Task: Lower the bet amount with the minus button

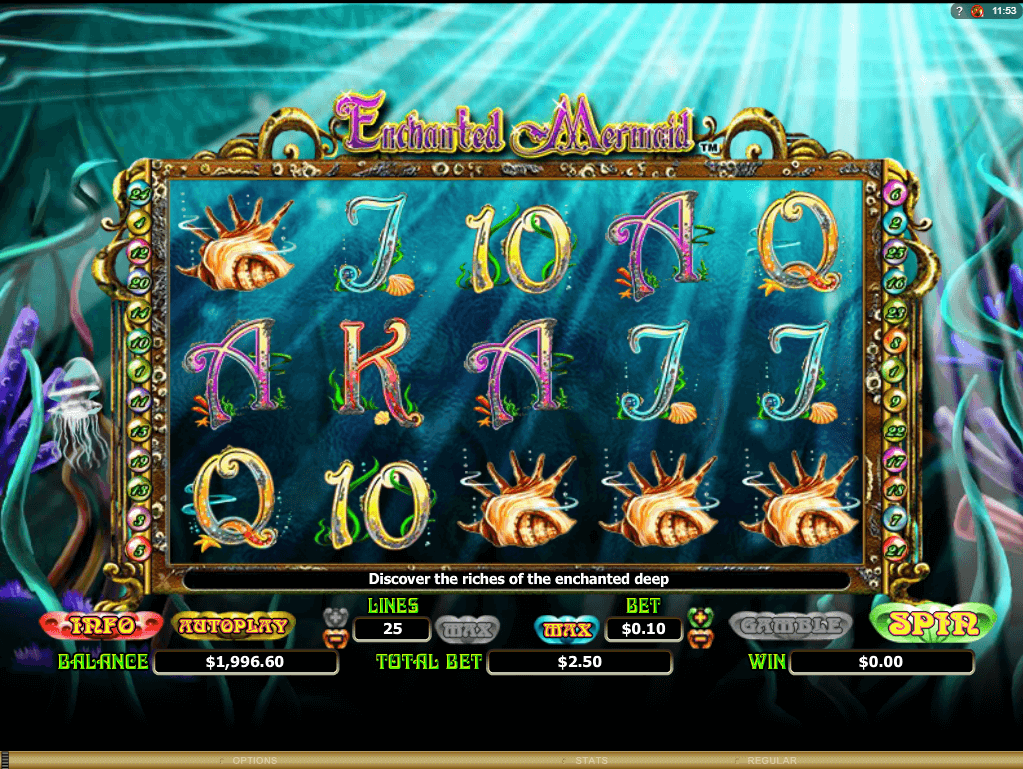Action: coord(700,636)
